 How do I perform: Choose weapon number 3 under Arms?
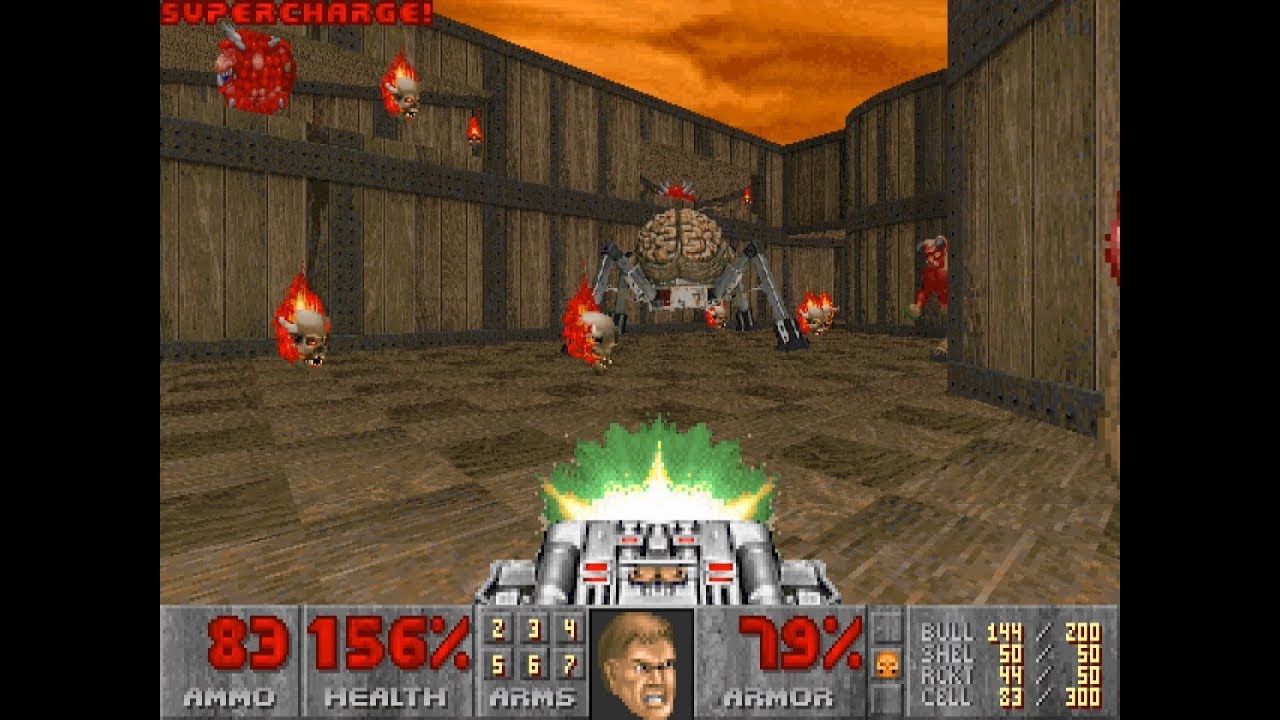pyautogui.click(x=533, y=630)
